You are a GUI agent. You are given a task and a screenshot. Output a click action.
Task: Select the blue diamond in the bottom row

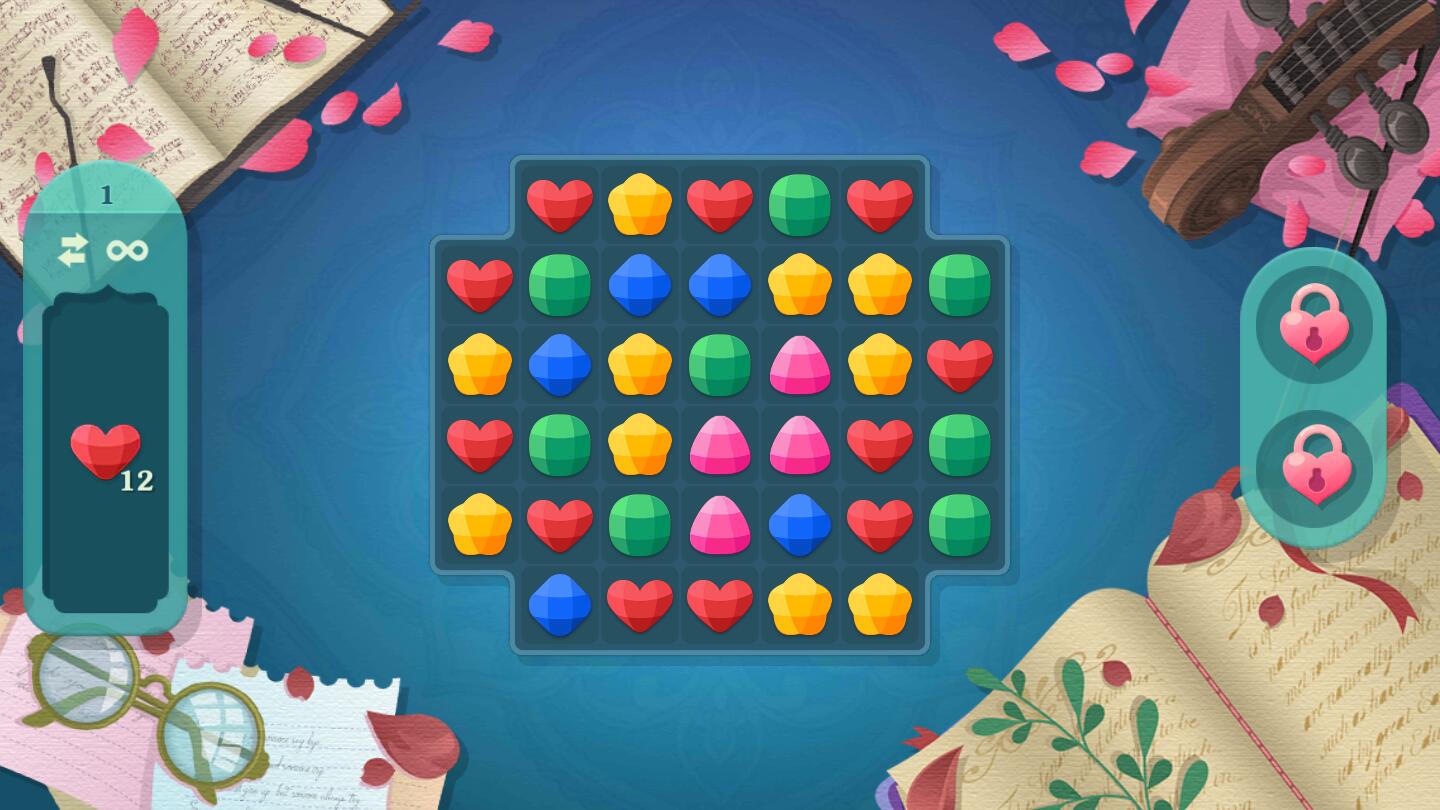tap(559, 604)
